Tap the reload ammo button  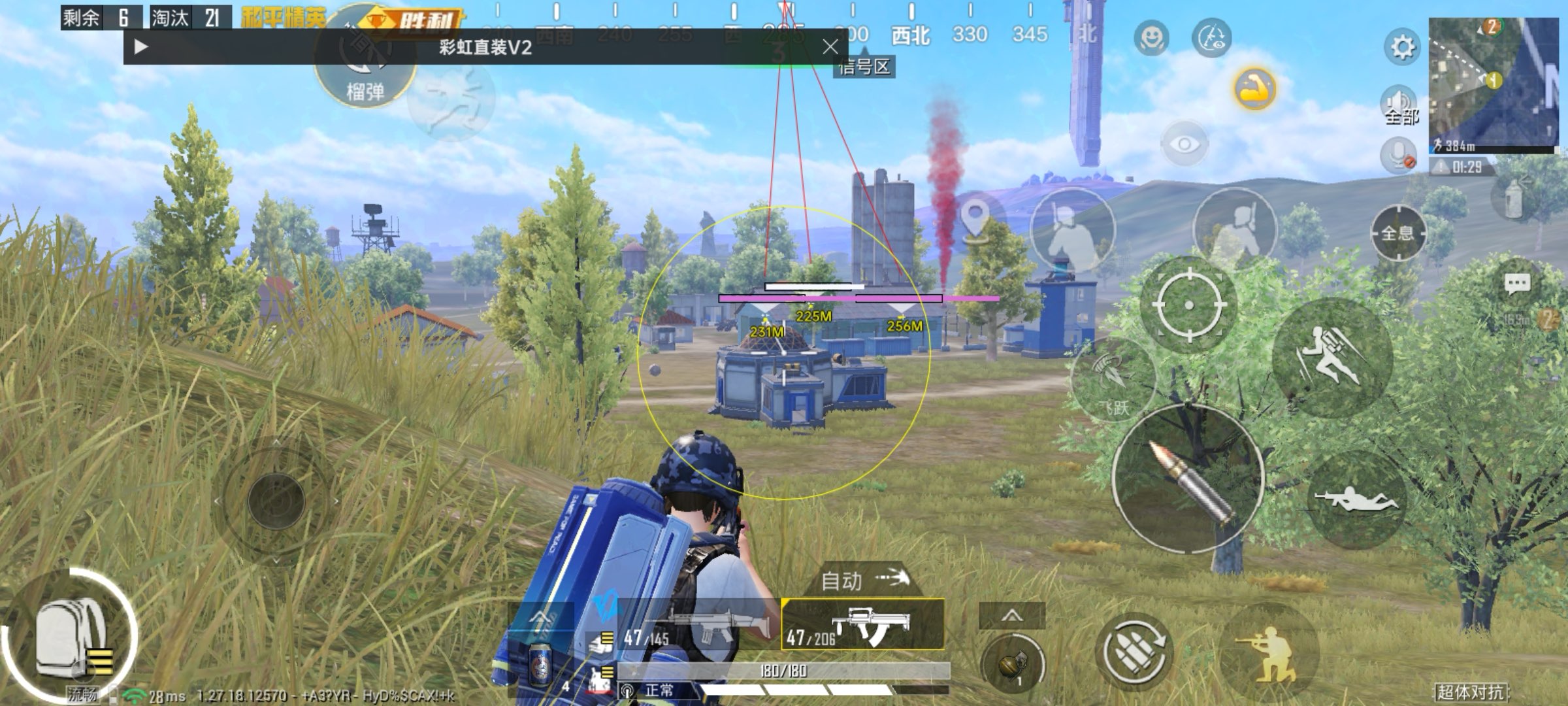[x=1134, y=651]
